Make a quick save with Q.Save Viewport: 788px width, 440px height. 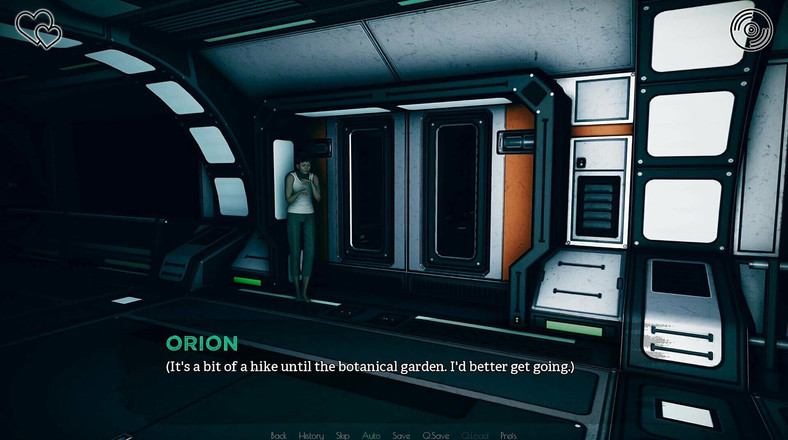point(436,435)
